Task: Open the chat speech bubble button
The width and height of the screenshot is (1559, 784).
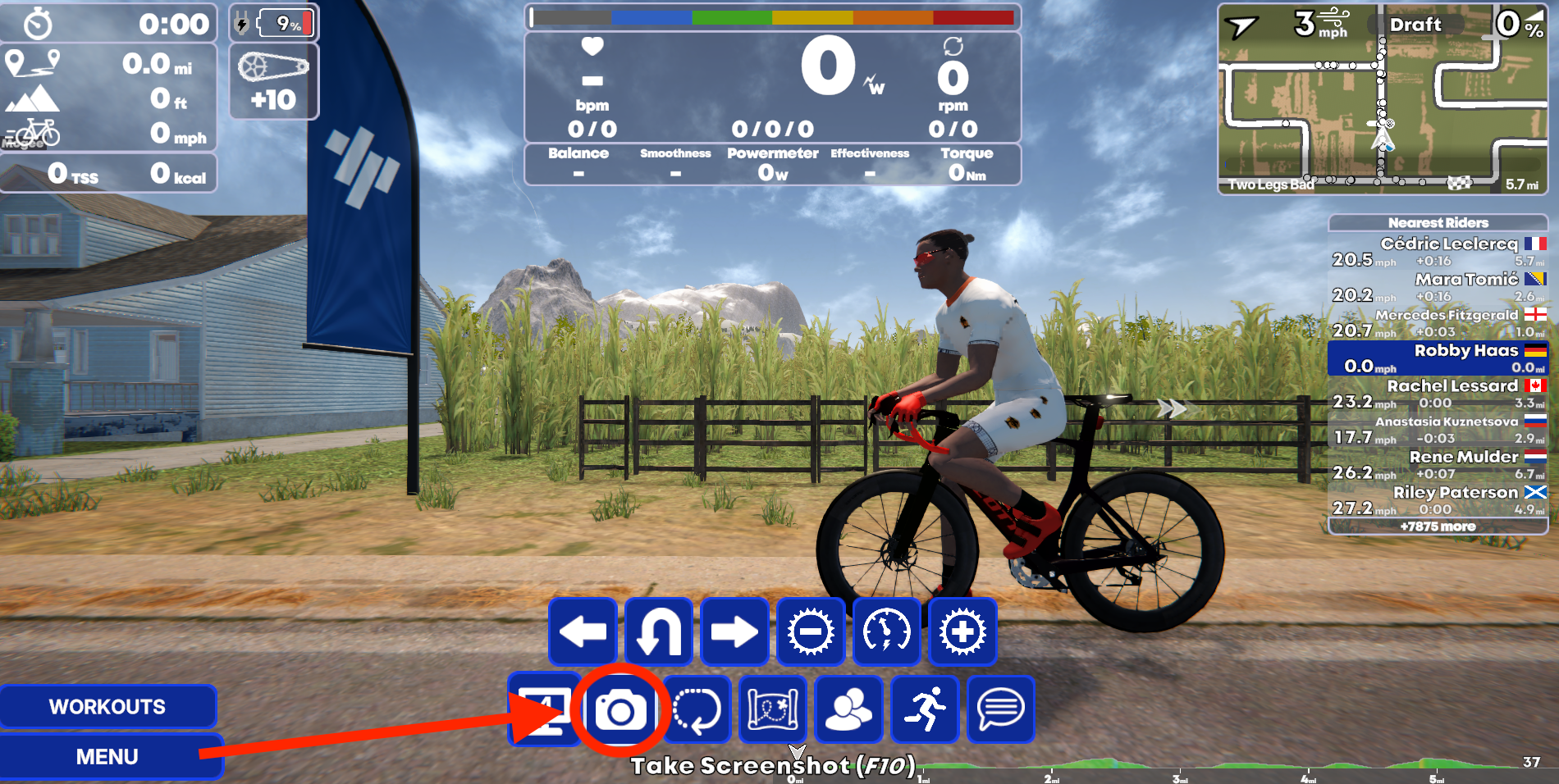Action: click(x=1000, y=710)
